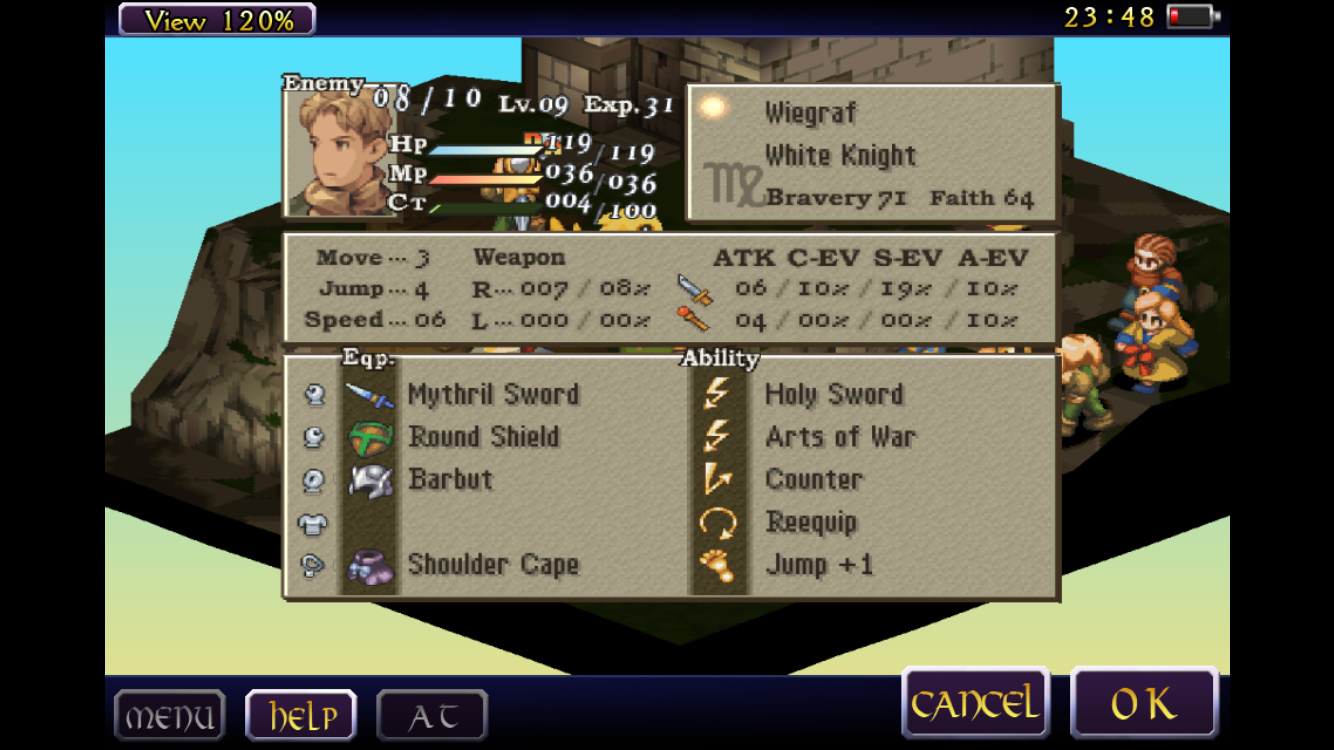Choose the Barbut helmet entry
The width and height of the screenshot is (1334, 750).
pos(450,479)
